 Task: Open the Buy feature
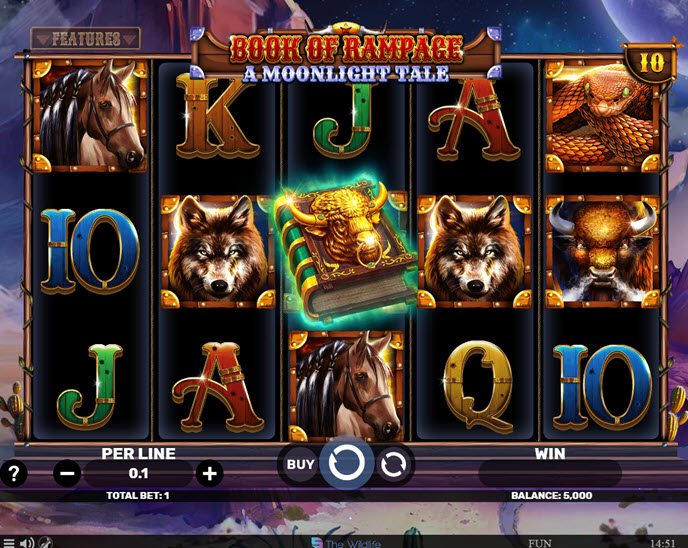(300, 464)
